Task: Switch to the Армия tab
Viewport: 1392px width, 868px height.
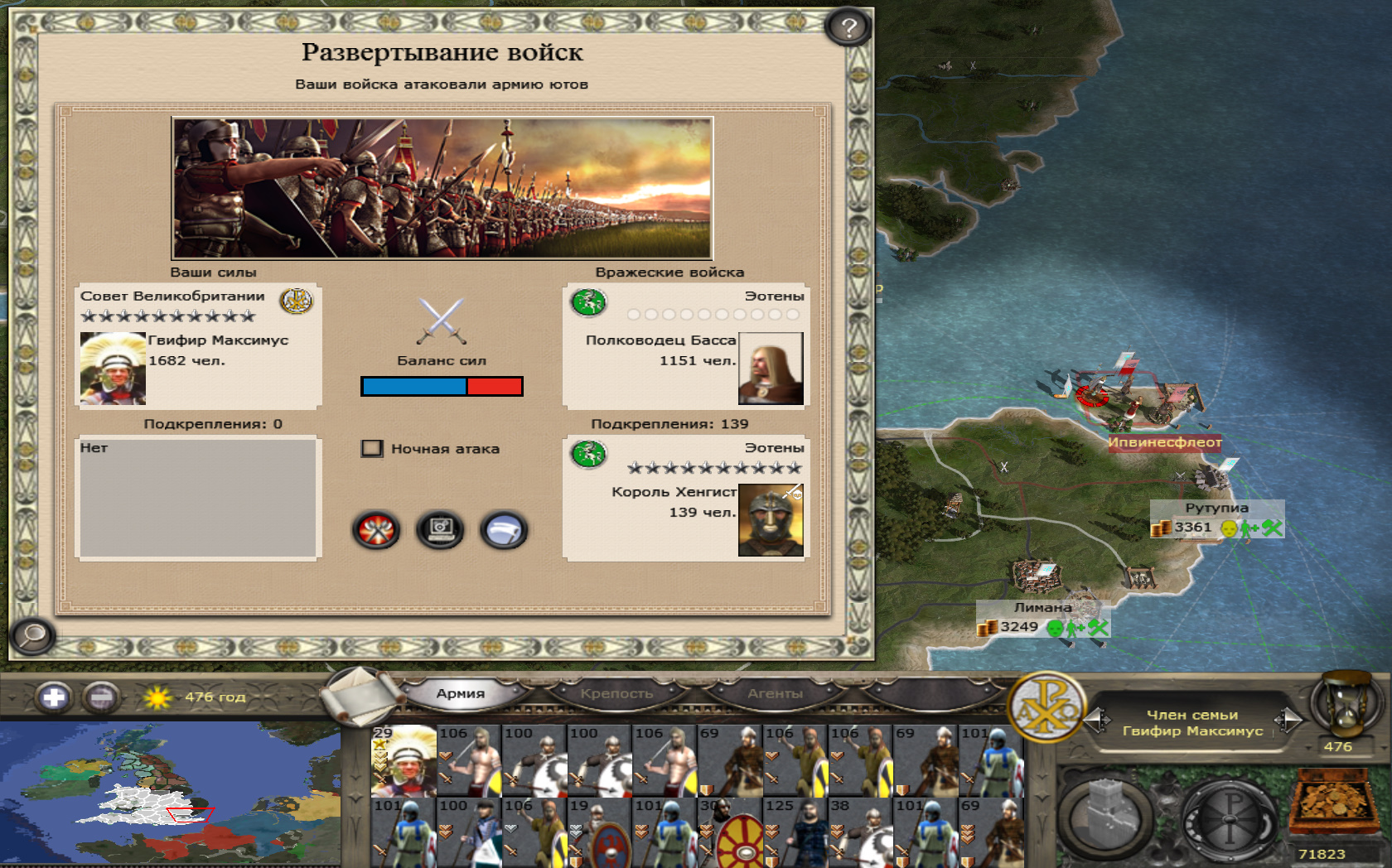Action: pyautogui.click(x=460, y=693)
